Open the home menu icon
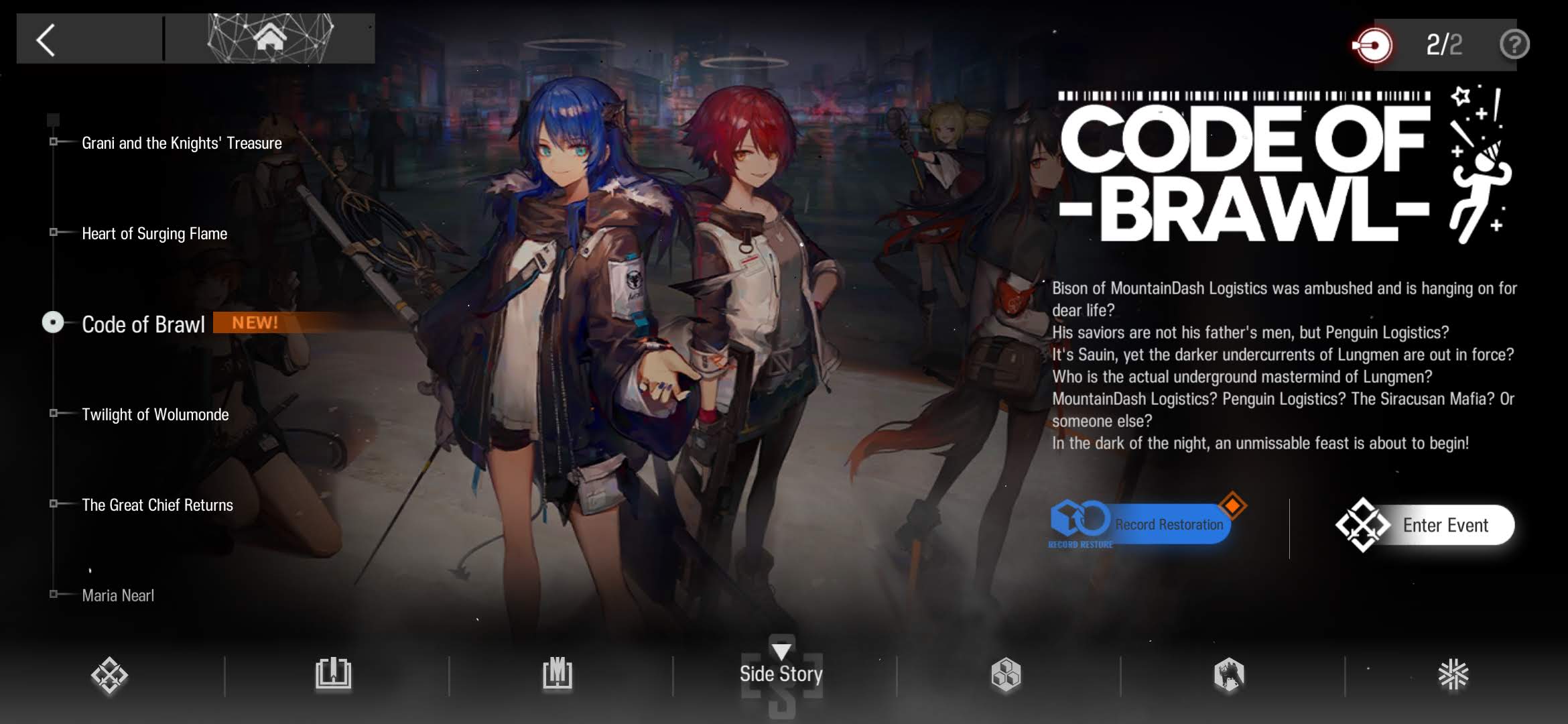 270,38
